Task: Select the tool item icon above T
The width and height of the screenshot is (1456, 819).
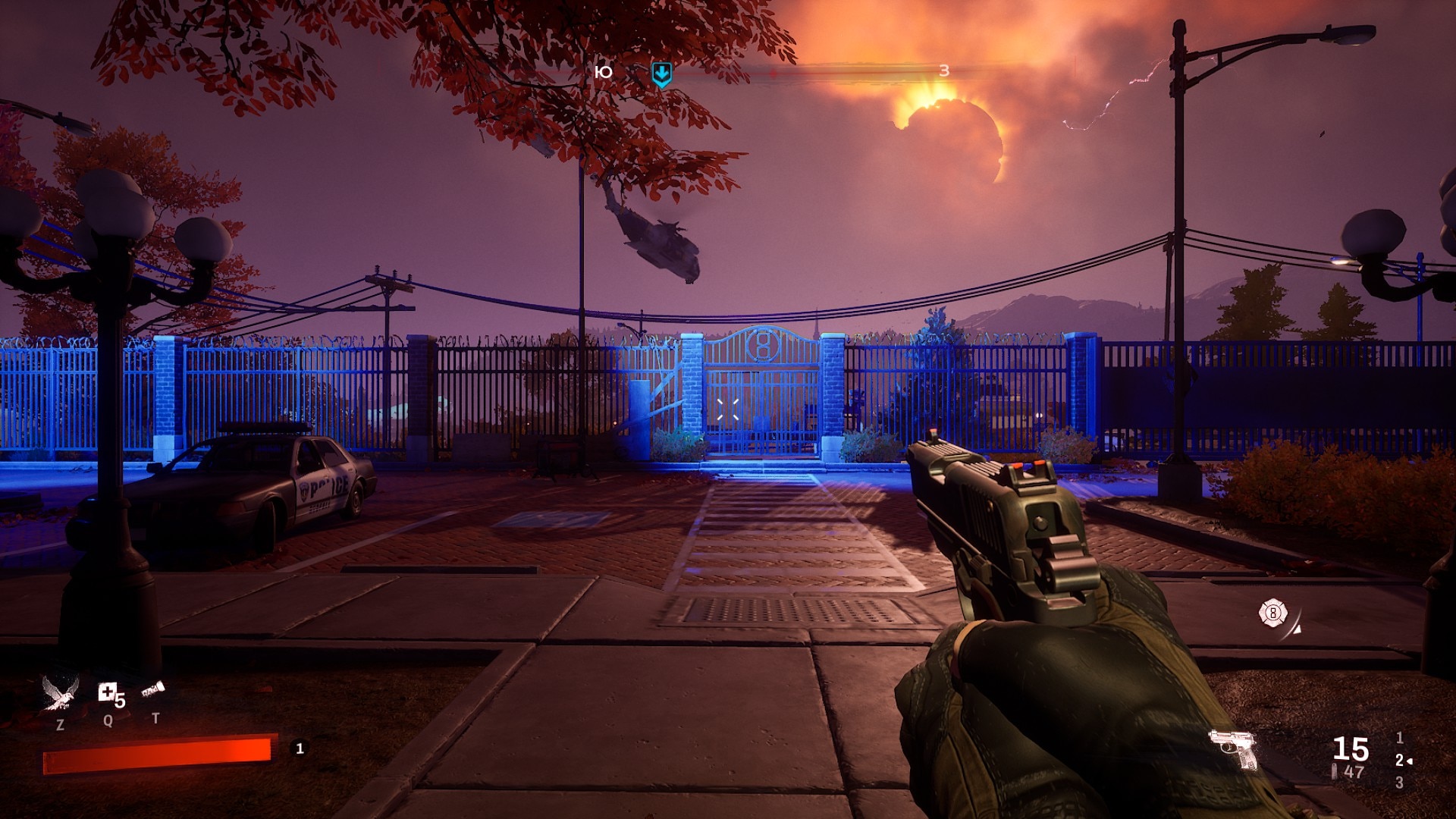Action: coord(152,691)
